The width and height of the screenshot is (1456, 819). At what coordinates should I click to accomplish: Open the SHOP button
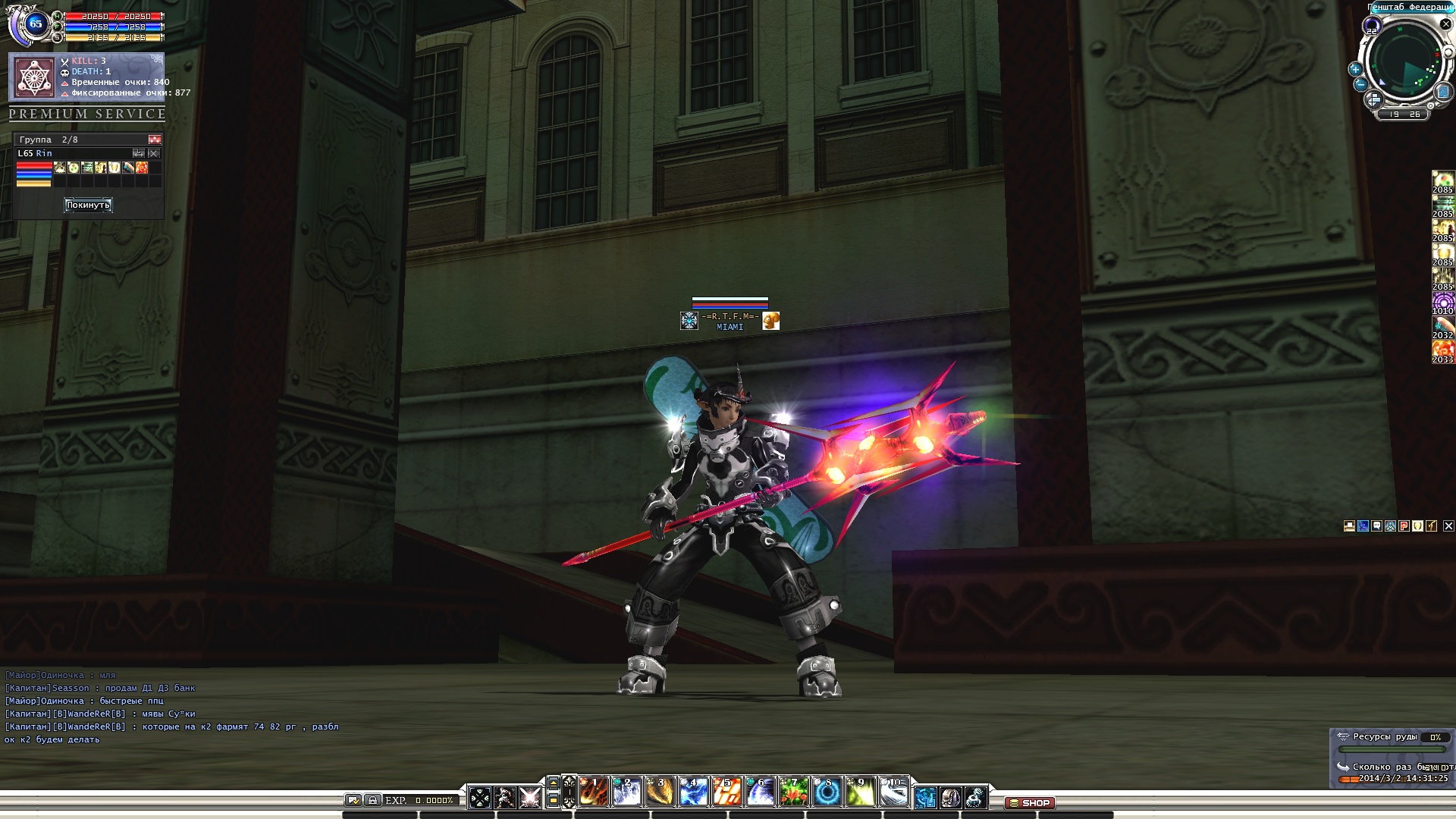(1030, 802)
